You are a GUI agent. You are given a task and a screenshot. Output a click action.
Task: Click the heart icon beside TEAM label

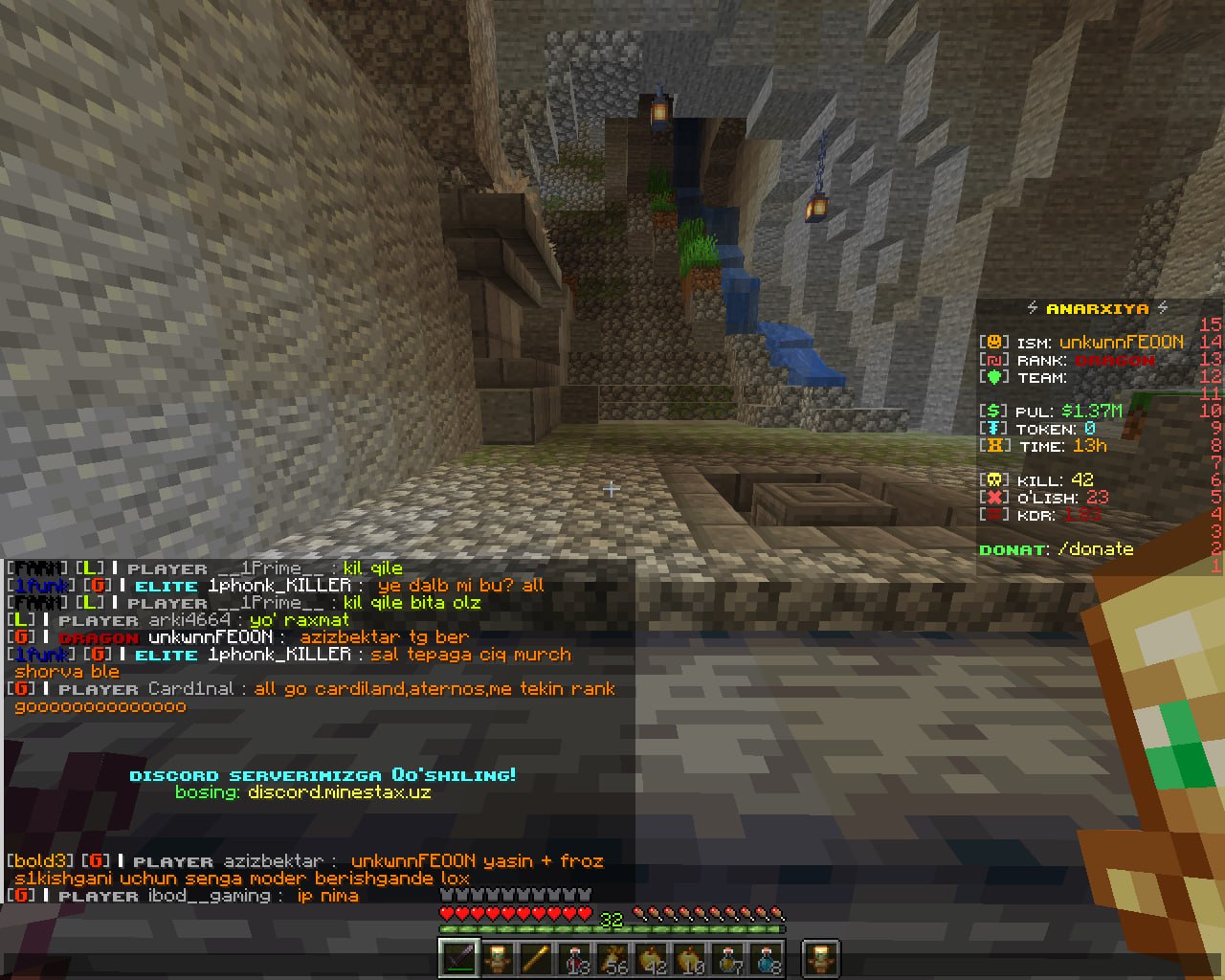pos(995,377)
